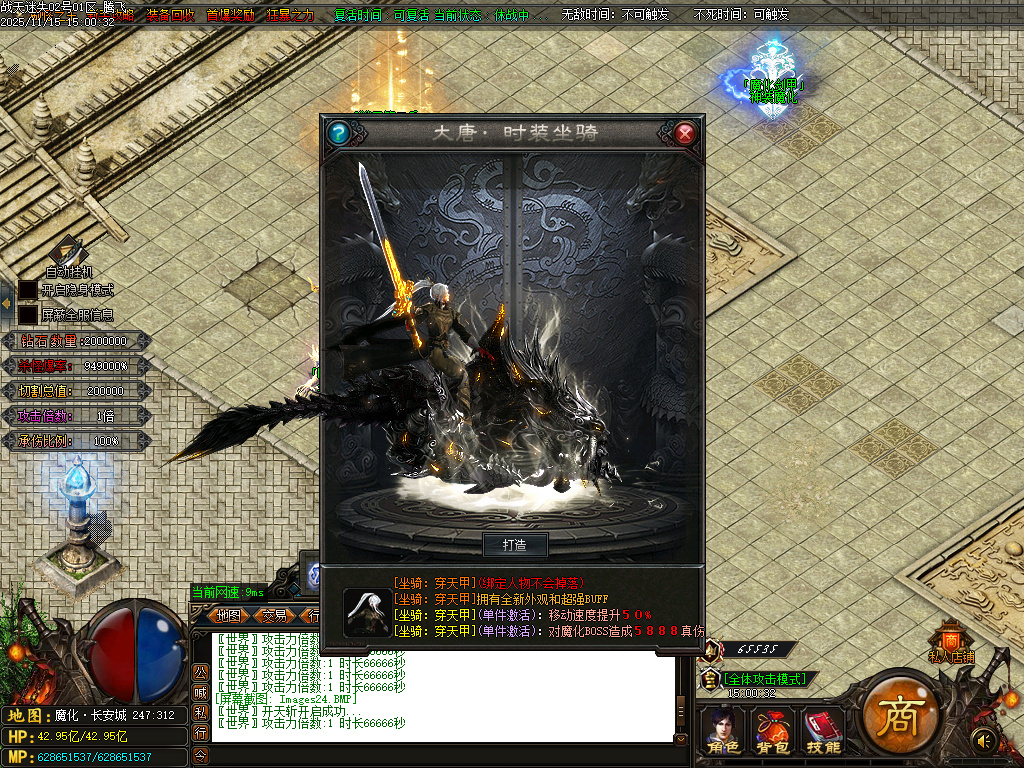
Task: Open the 装备回收 equipment recycle menu
Action: [171, 16]
